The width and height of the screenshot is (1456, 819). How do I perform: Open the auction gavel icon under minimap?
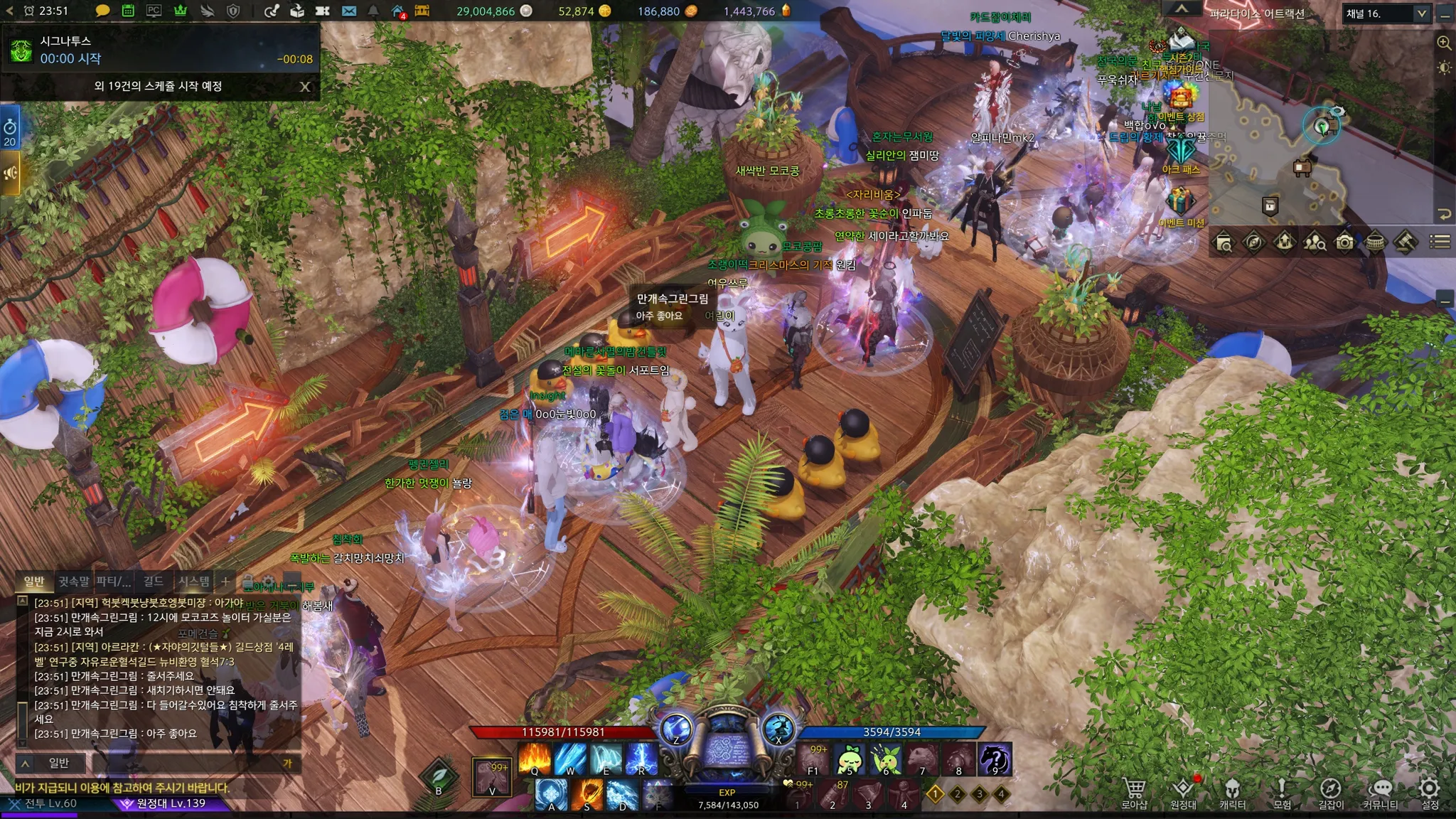click(x=1406, y=242)
